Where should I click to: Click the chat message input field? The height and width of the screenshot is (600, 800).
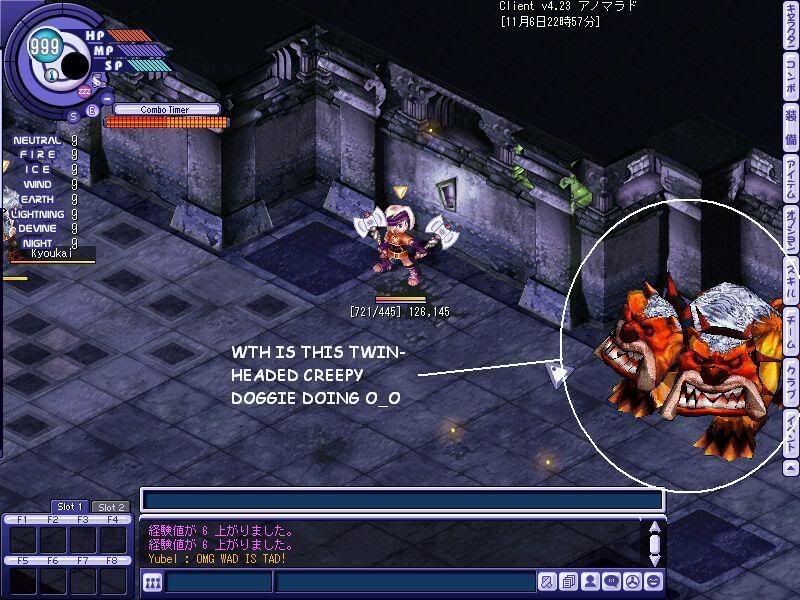click(x=405, y=582)
